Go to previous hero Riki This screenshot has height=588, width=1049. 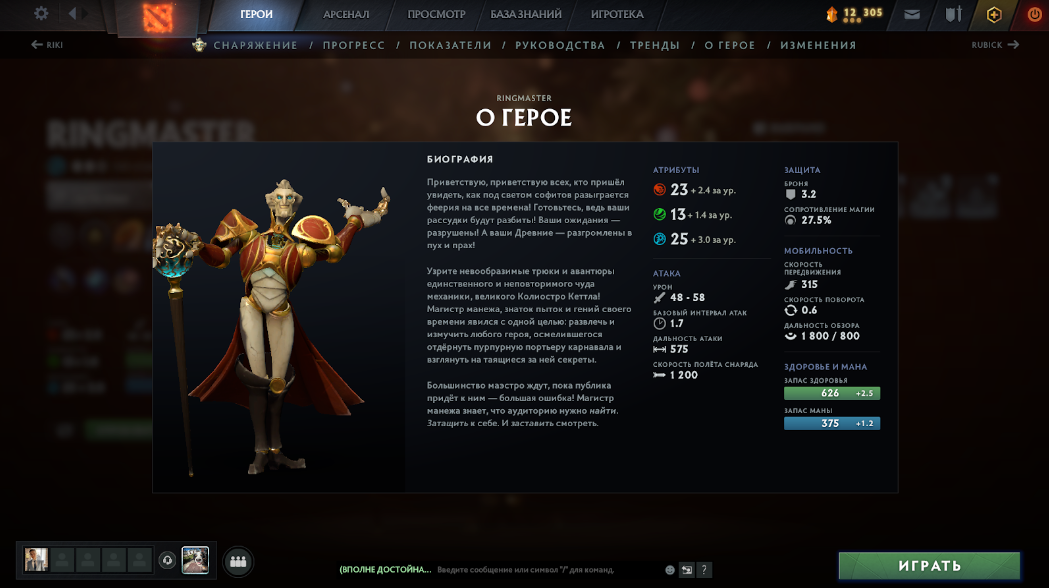coord(47,45)
